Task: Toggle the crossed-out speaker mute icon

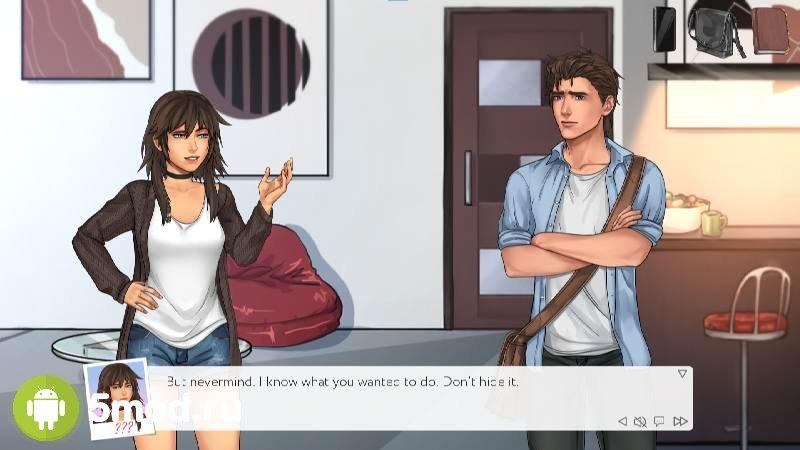Action: (640, 421)
